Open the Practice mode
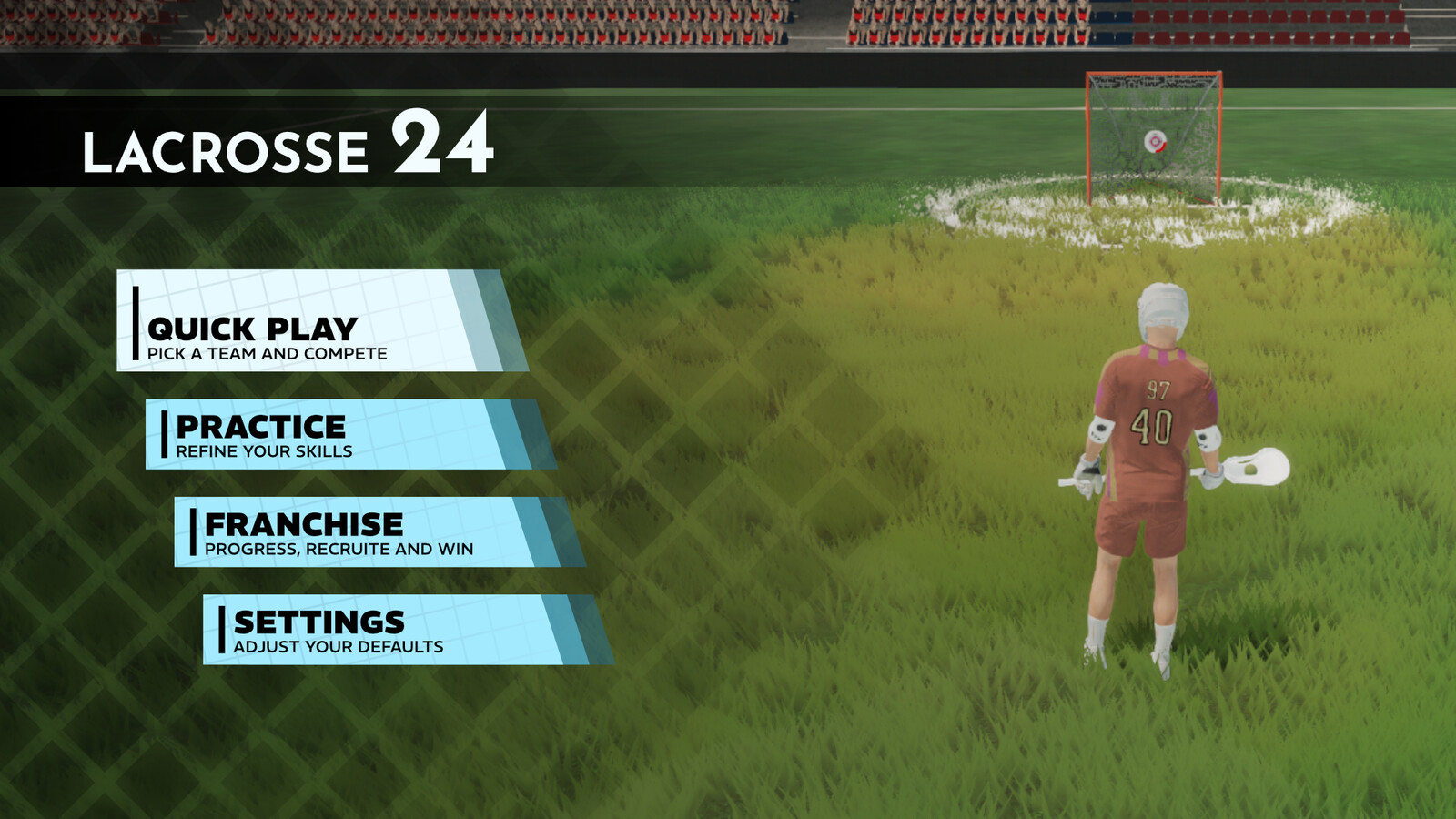Screen dimensions: 1456x819 (337, 434)
